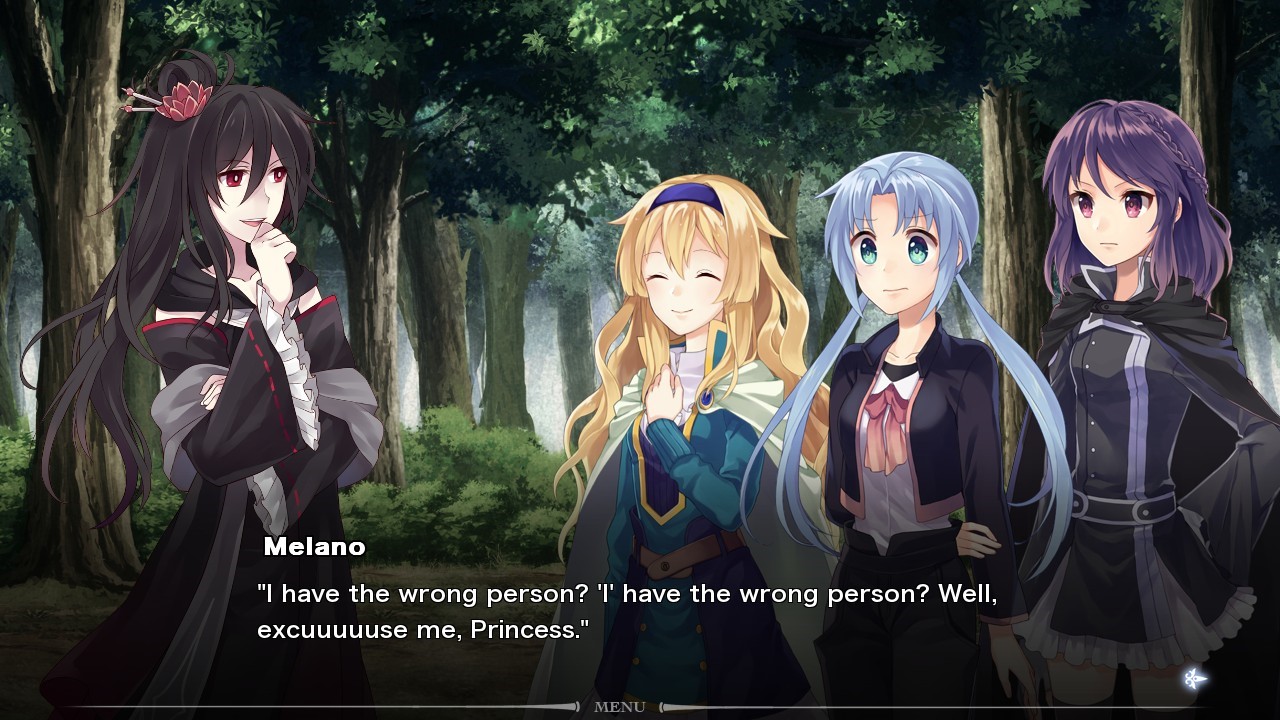Image resolution: width=1280 pixels, height=720 pixels.
Task: Click the glowing advance-text indicator icon
Action: click(1194, 679)
